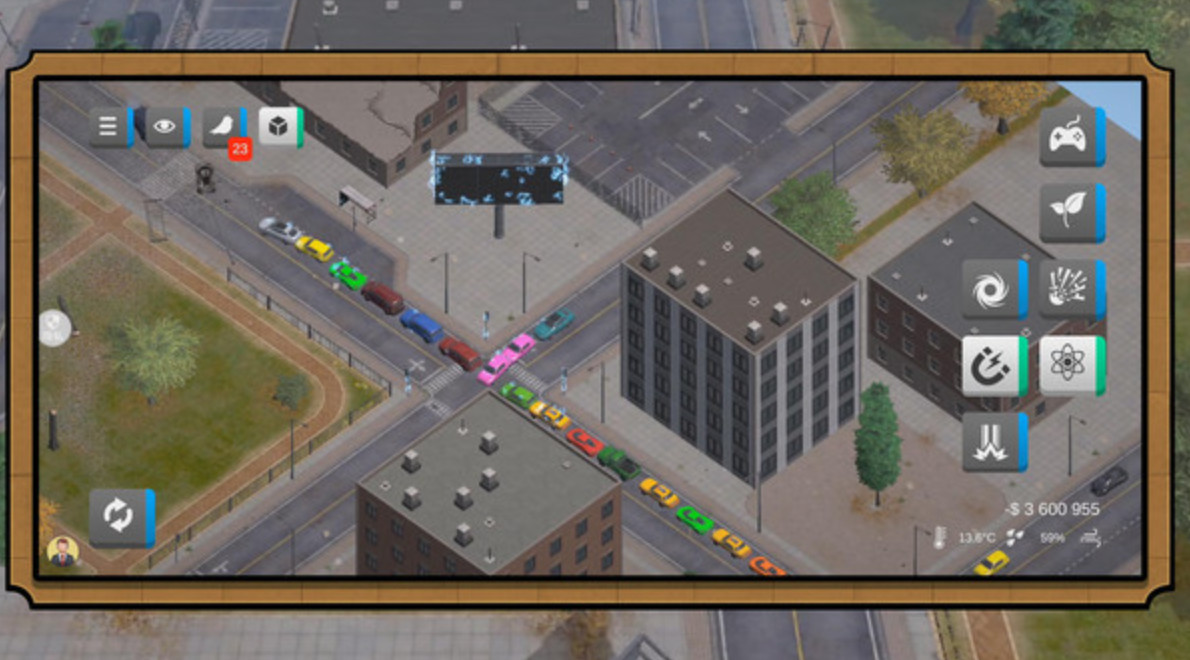Image resolution: width=1190 pixels, height=660 pixels.
Task: Open the gamepad controls button
Action: pos(1070,137)
